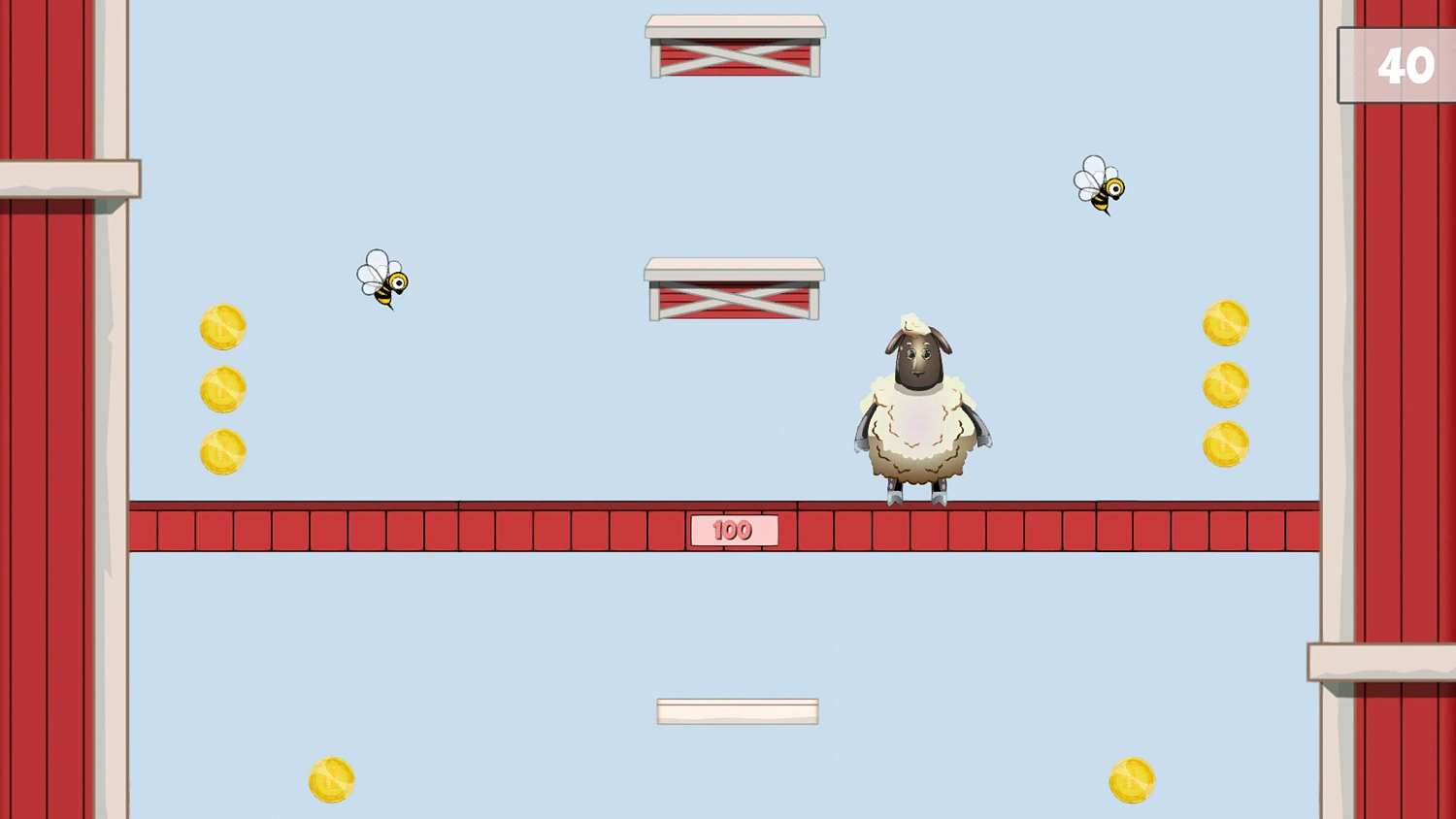
Task: Select the middle coin on the left side
Action: [220, 388]
